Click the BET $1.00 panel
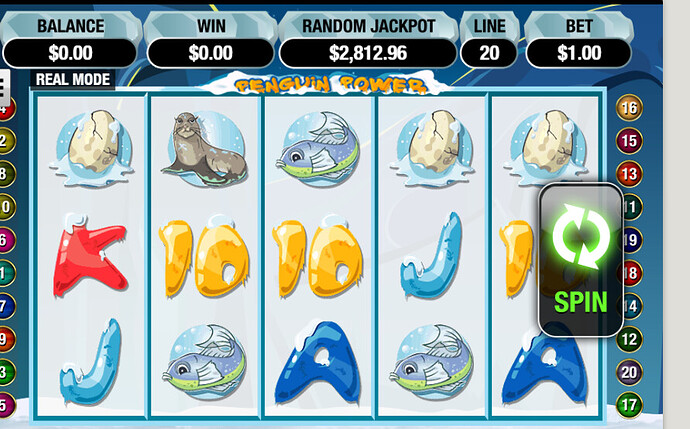The height and width of the screenshot is (429, 690). tap(581, 42)
